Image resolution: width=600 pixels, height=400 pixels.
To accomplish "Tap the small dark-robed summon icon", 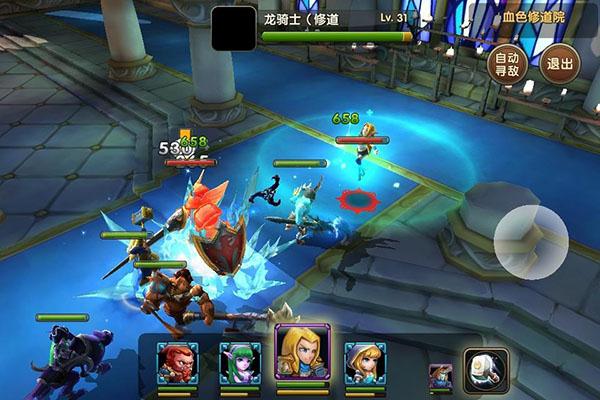I will (x=438, y=376).
